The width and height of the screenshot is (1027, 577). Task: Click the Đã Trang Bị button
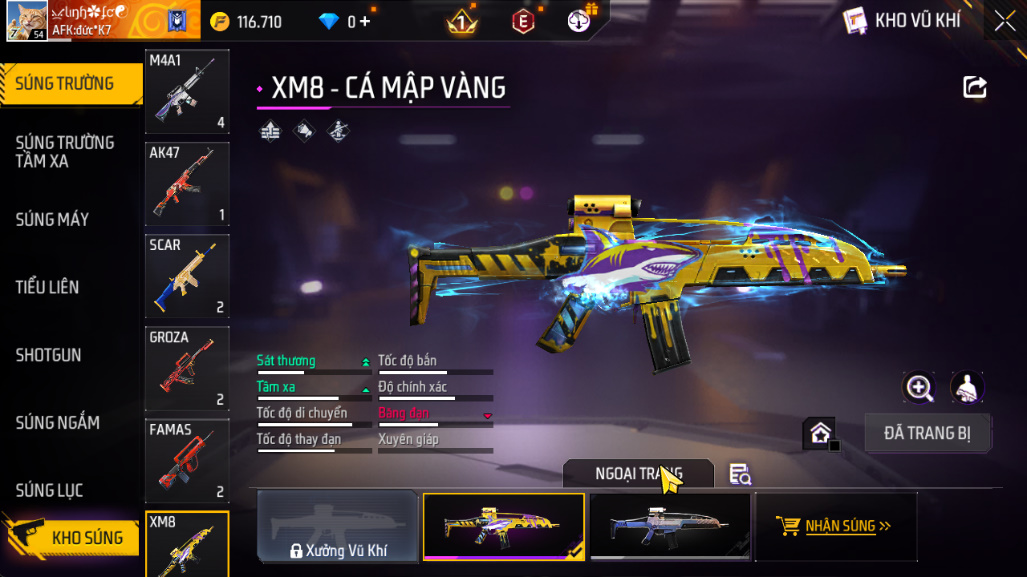[x=927, y=433]
